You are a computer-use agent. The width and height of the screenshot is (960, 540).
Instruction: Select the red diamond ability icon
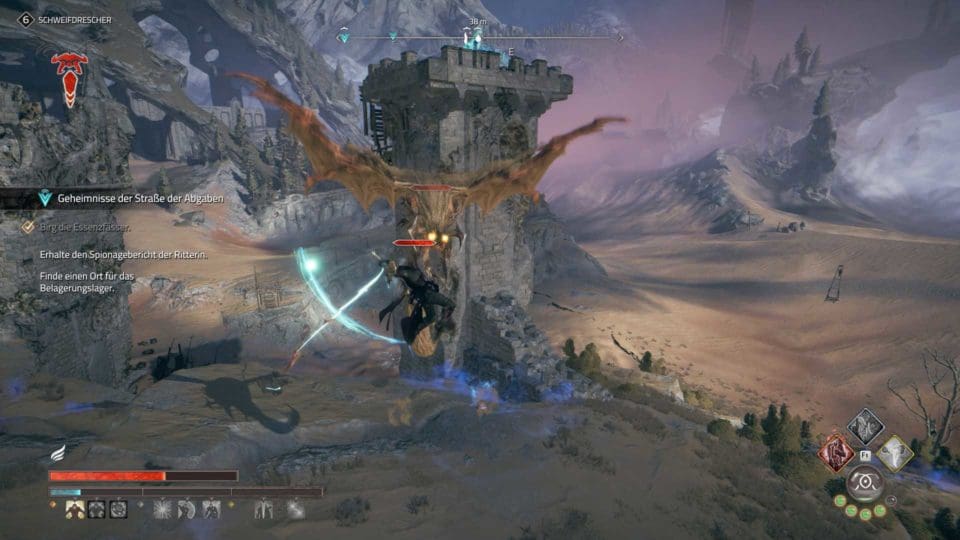835,453
